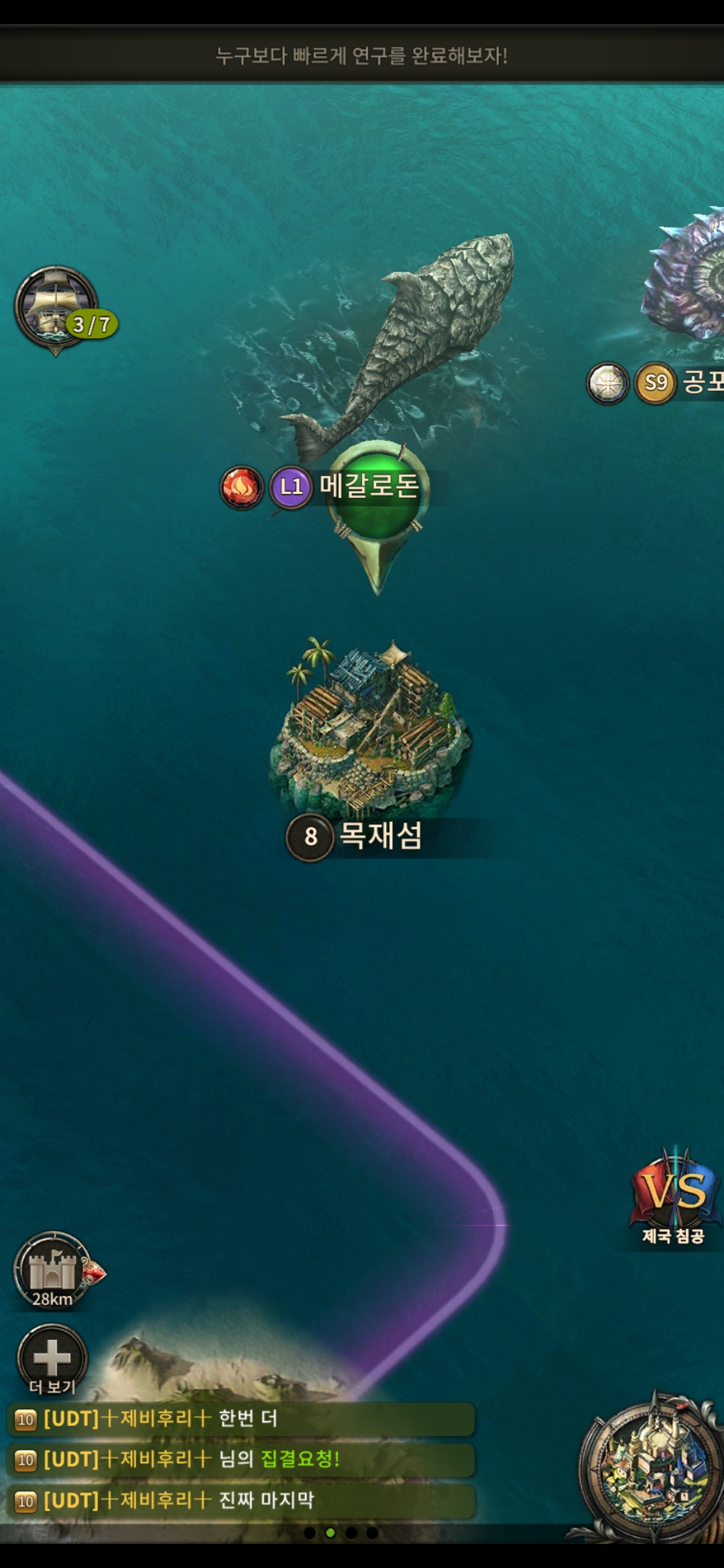Open the fleet status ship icon showing 3/7
Image resolution: width=724 pixels, height=1568 pixels.
(x=58, y=308)
